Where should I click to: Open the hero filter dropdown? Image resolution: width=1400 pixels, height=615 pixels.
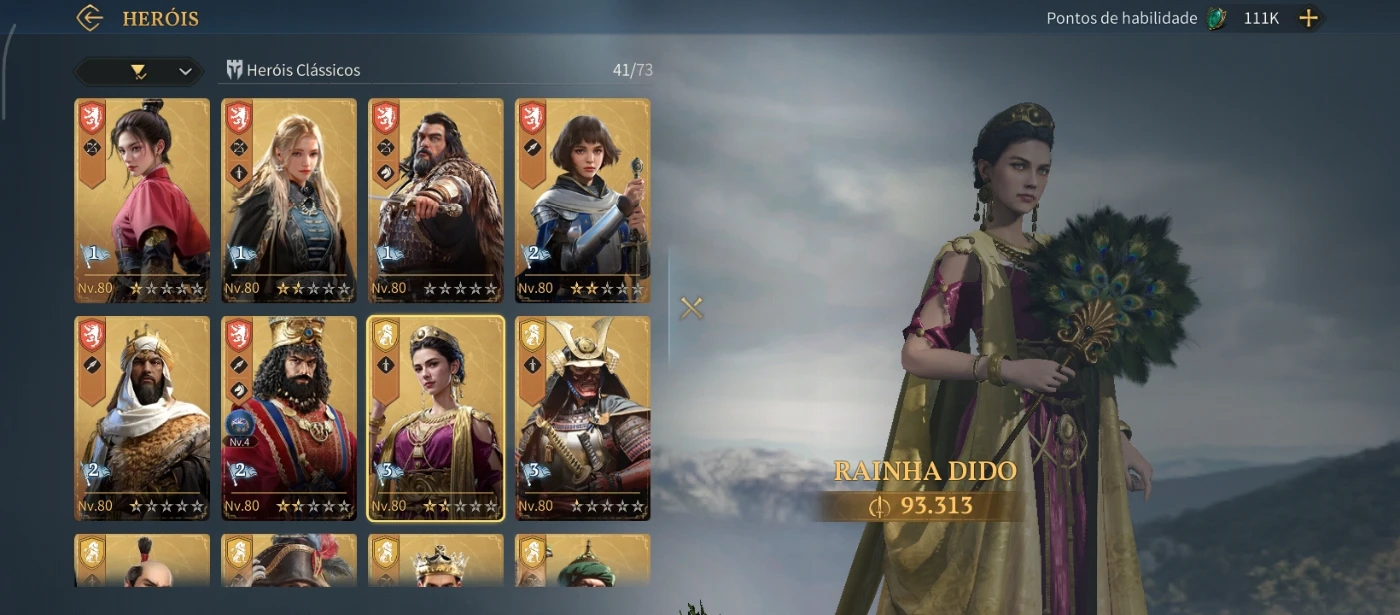coord(138,71)
